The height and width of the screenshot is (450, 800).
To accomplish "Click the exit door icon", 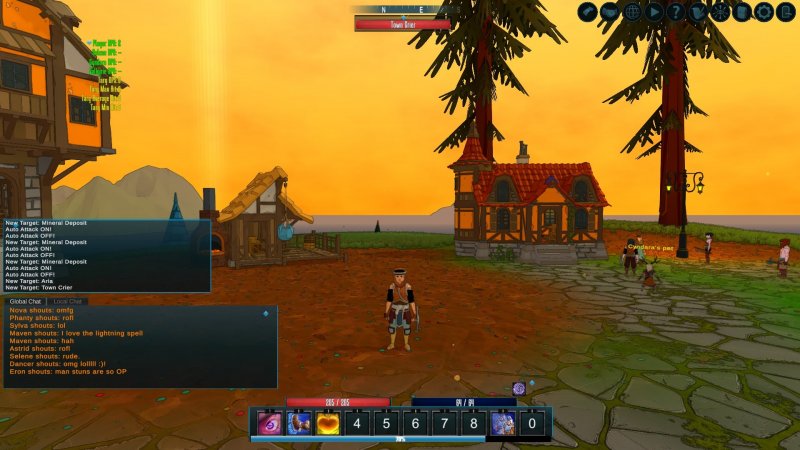I will pos(786,12).
